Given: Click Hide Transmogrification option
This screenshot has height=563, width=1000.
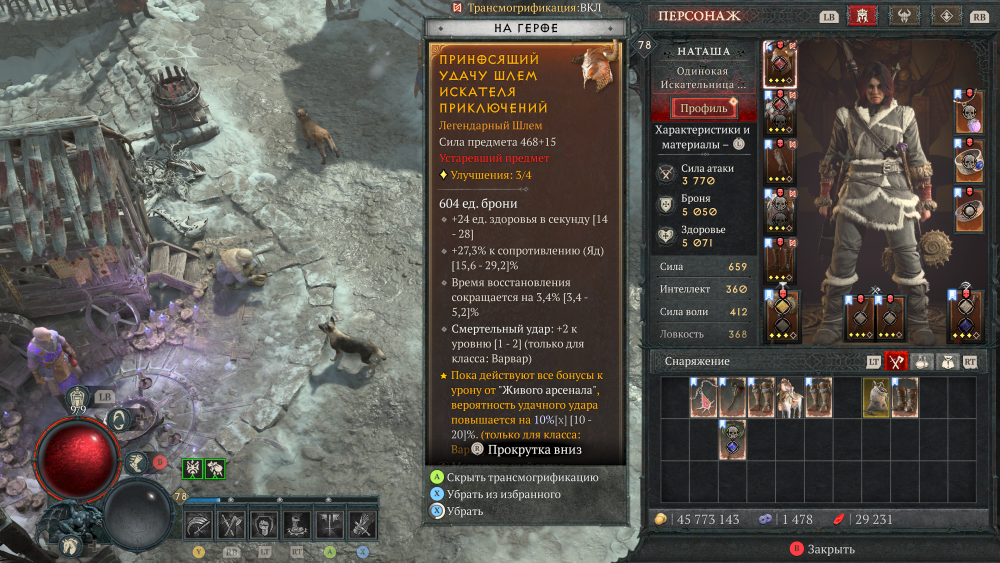Looking at the screenshot, I should point(522,477).
